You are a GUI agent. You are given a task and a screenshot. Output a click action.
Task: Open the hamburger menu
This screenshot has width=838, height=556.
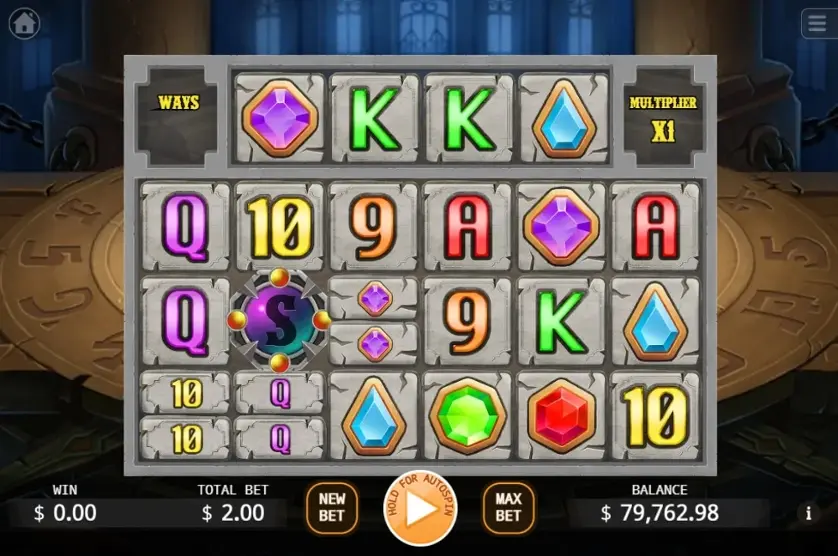pos(816,23)
